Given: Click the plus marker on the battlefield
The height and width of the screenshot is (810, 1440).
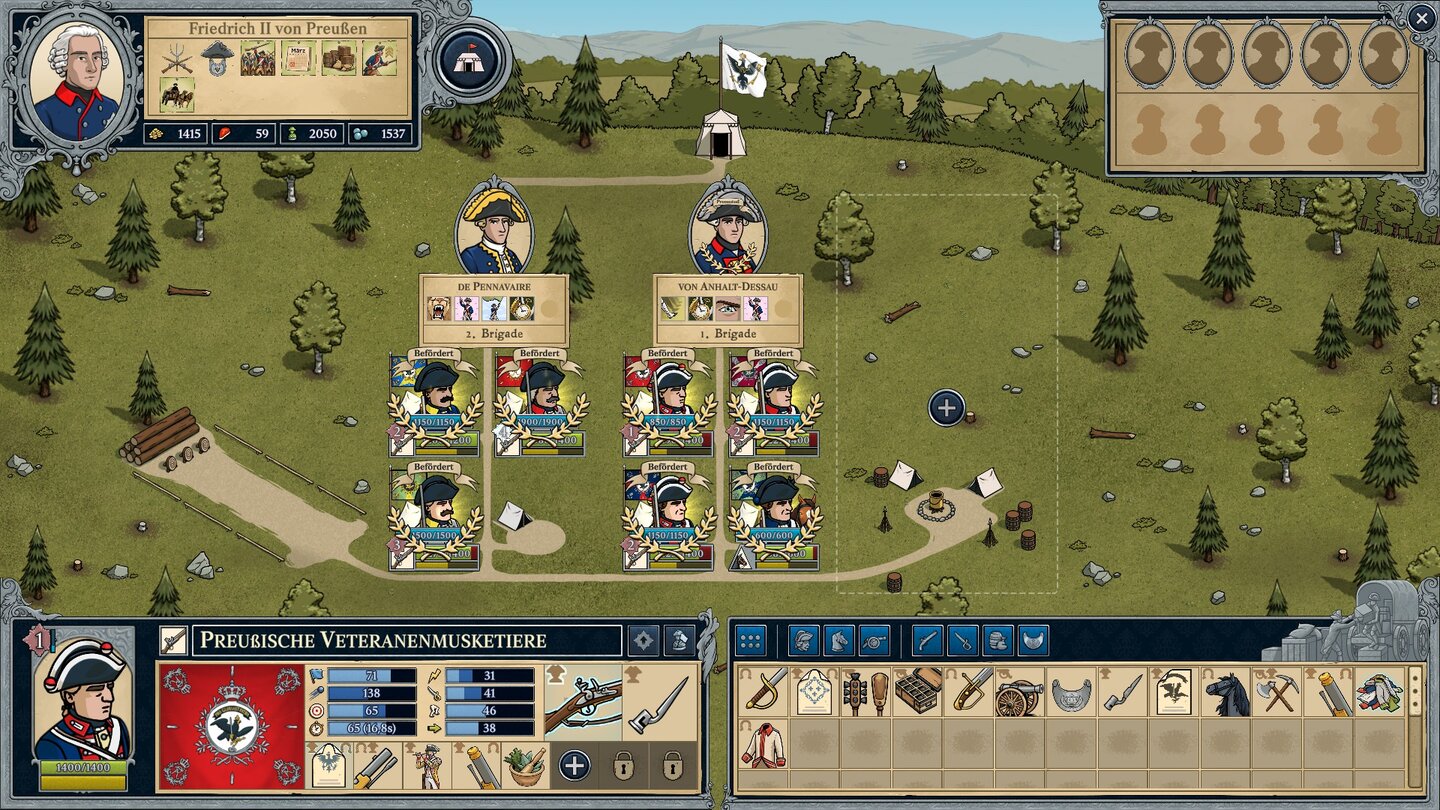Looking at the screenshot, I should pos(945,407).
